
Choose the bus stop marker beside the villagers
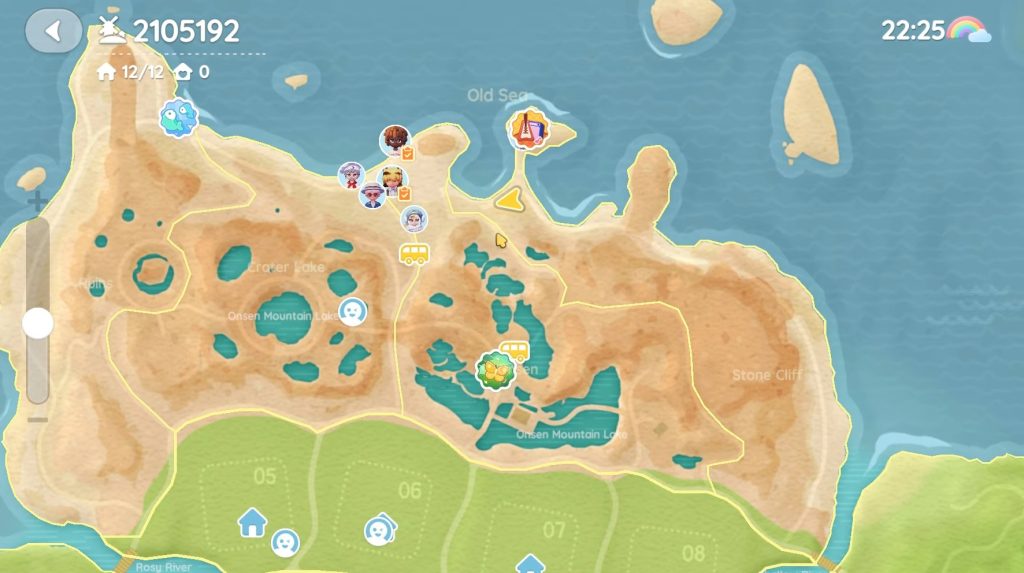[414, 252]
